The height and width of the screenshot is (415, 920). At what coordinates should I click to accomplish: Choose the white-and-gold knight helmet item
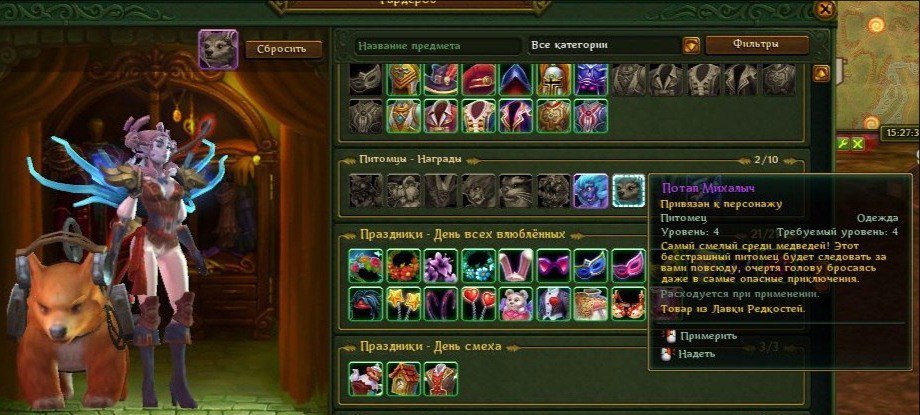552,79
